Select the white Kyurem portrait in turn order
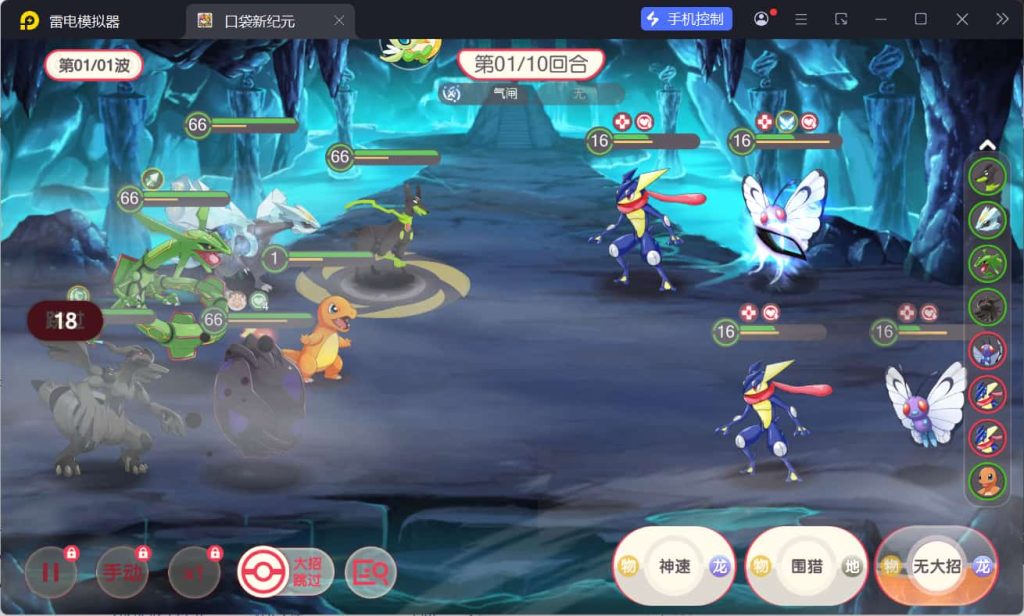 [x=987, y=220]
